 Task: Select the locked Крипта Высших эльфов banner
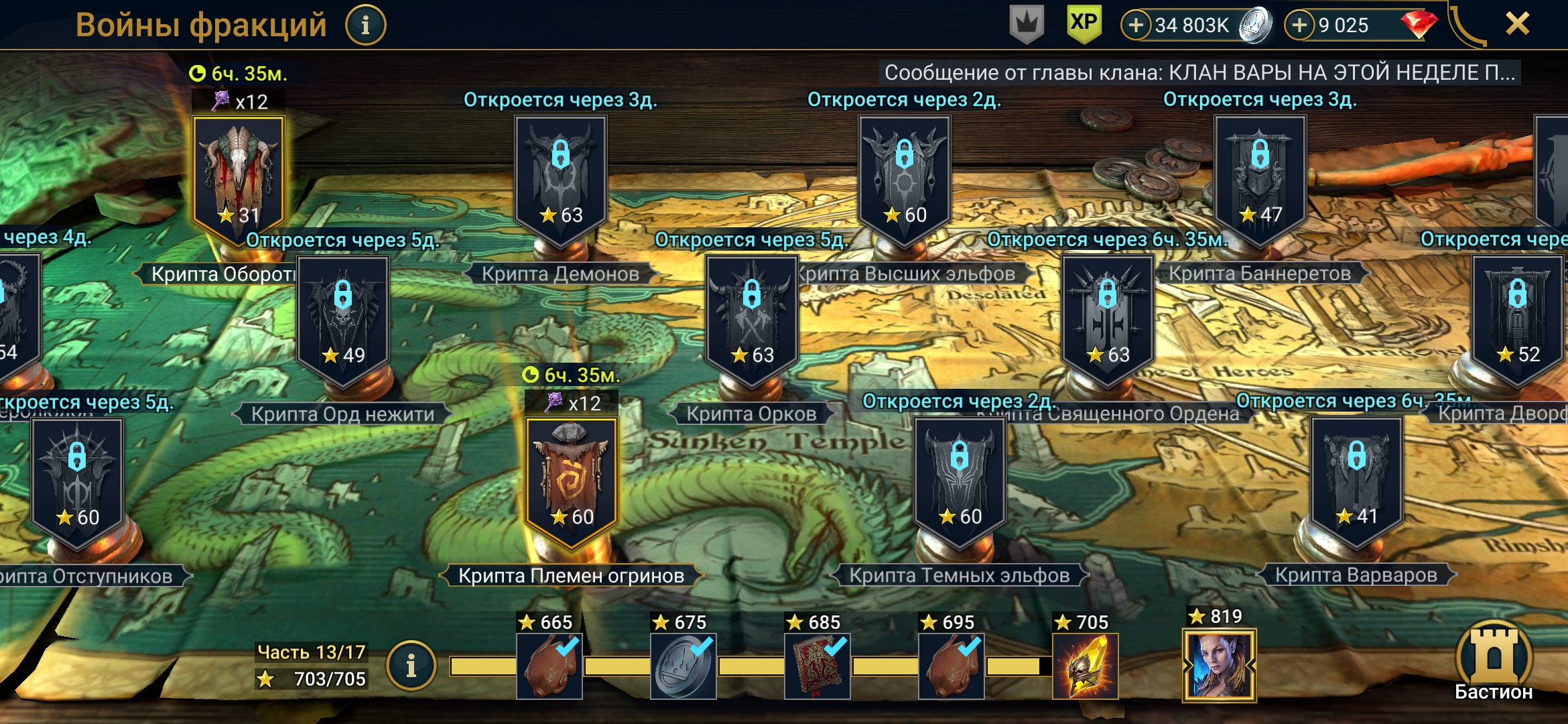click(x=905, y=176)
